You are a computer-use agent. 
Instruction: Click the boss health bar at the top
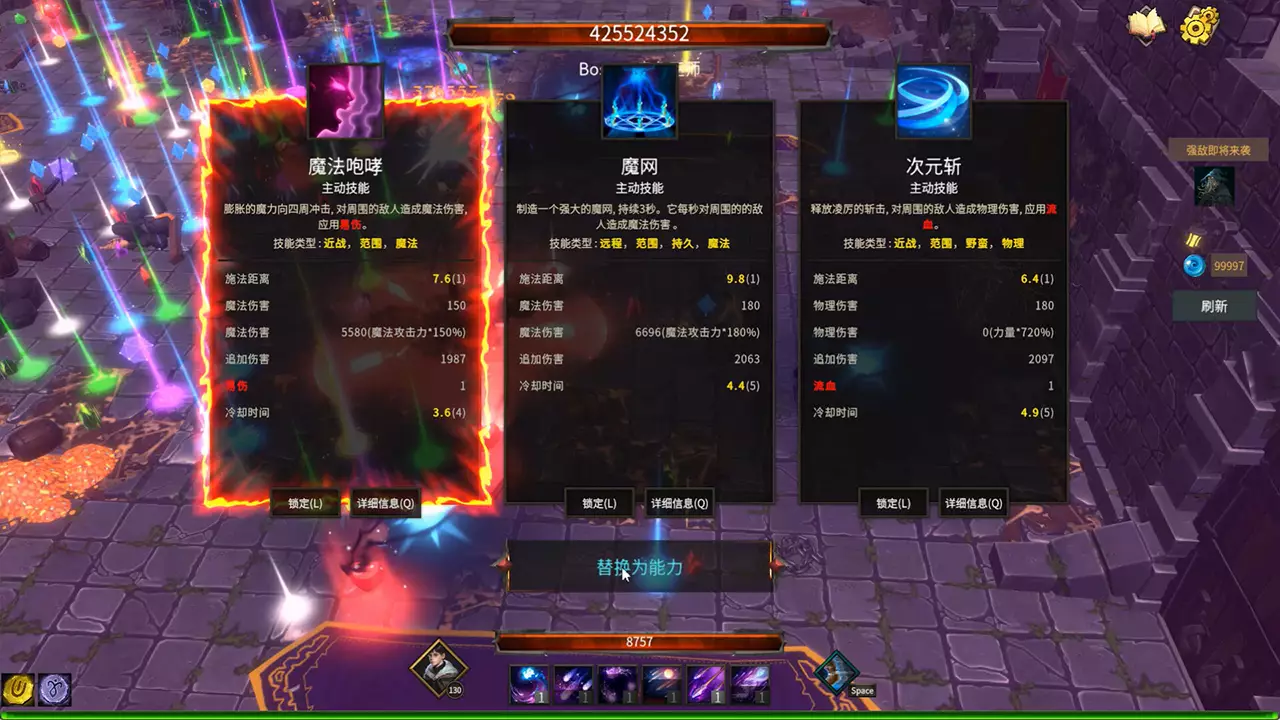click(x=640, y=32)
